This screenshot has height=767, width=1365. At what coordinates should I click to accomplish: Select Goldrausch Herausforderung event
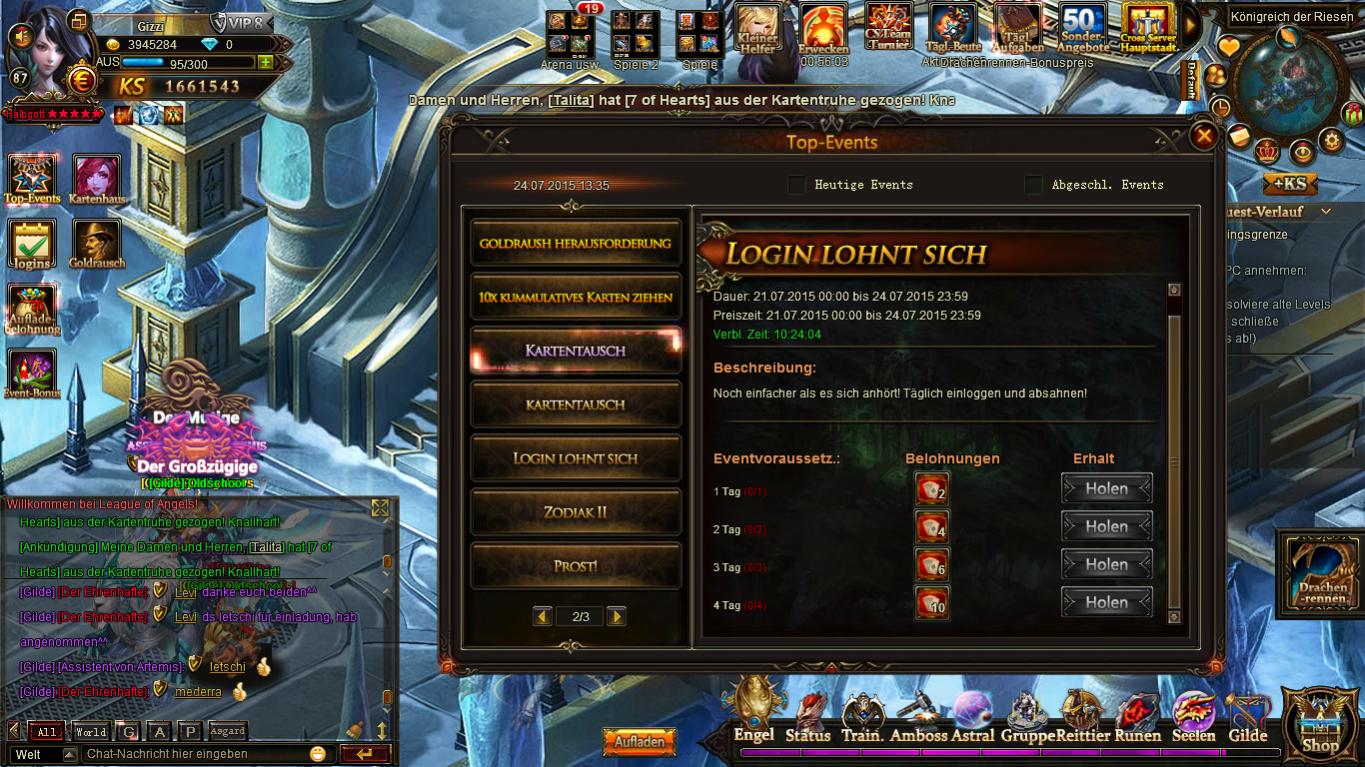[575, 243]
